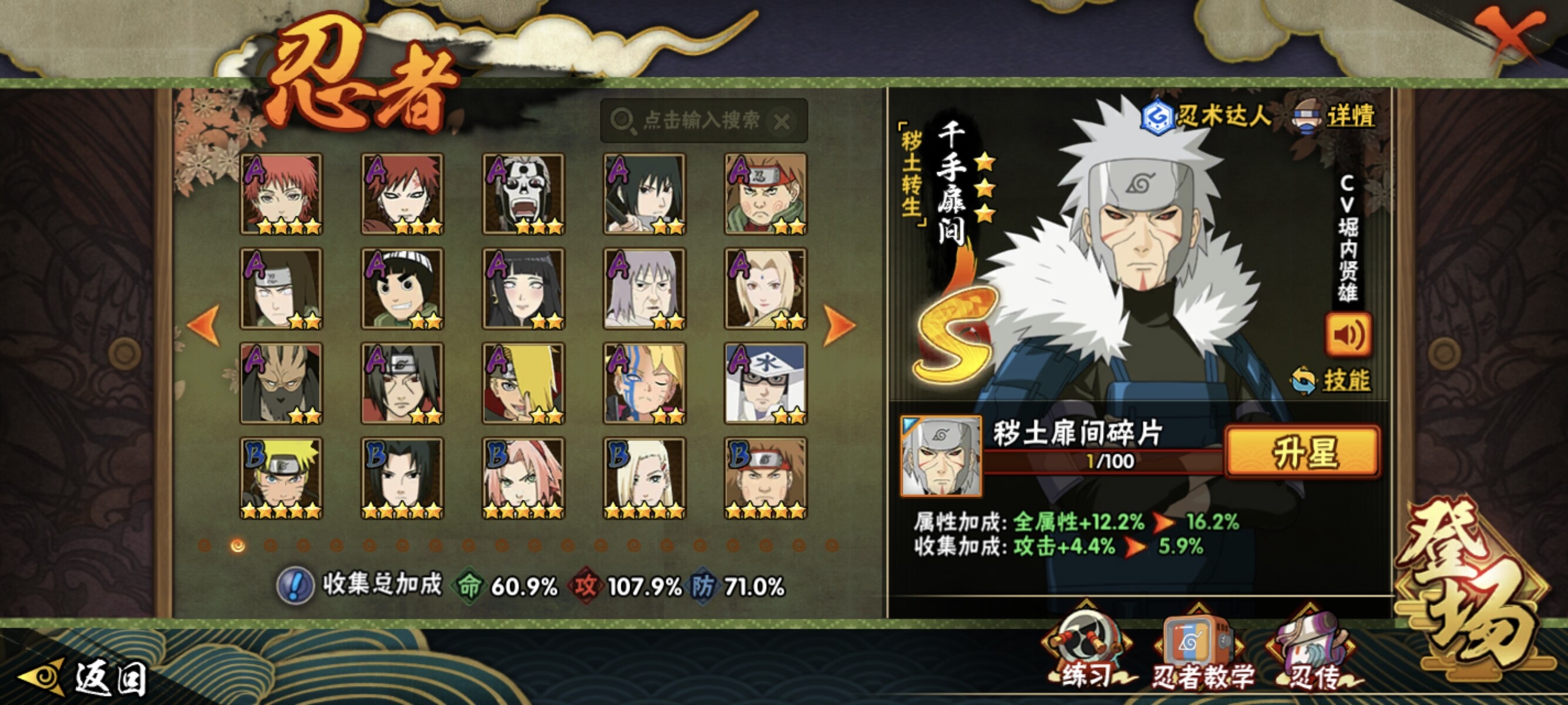Click the ninja search input box
Viewport: 1568px width, 705px height.
pos(700,120)
